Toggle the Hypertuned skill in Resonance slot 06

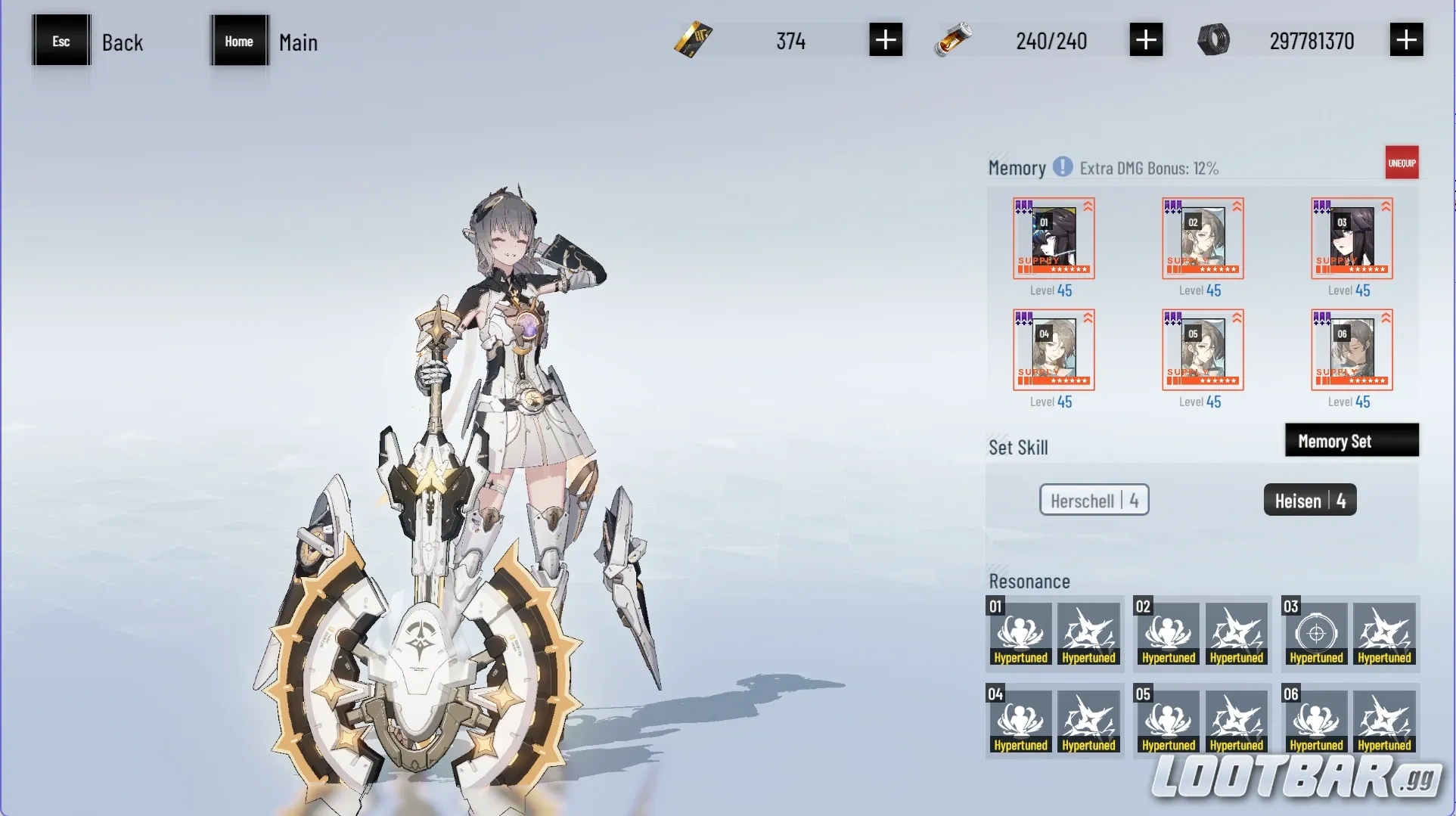click(x=1315, y=720)
